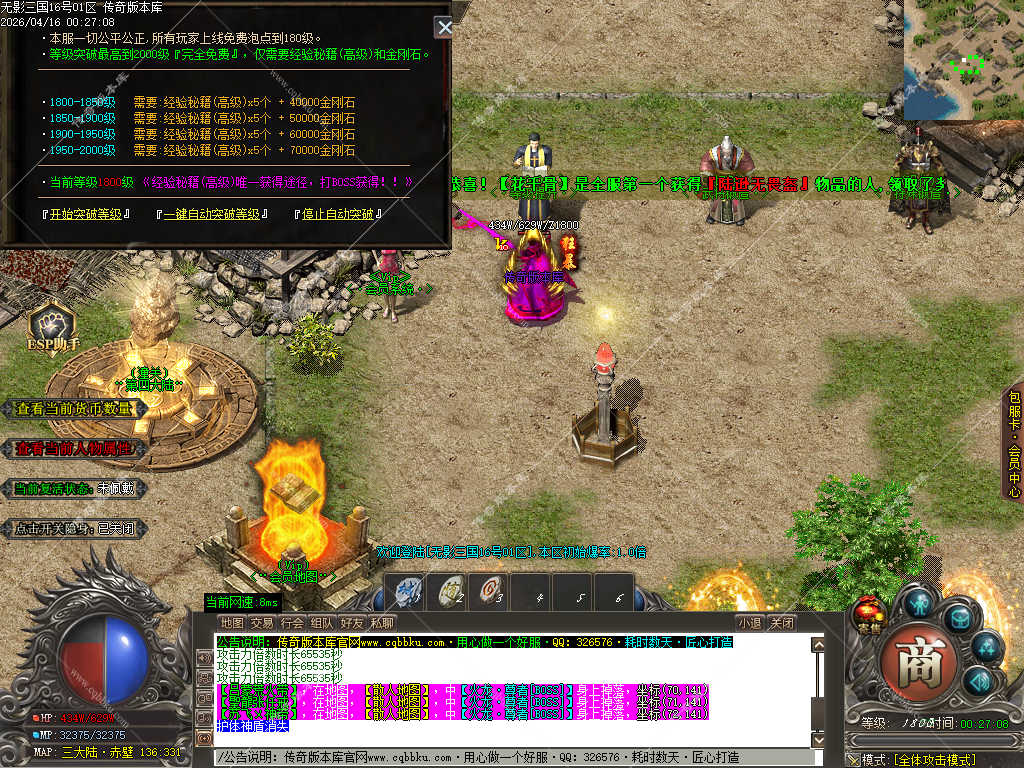Switch to the 地图 tab

click(x=232, y=623)
